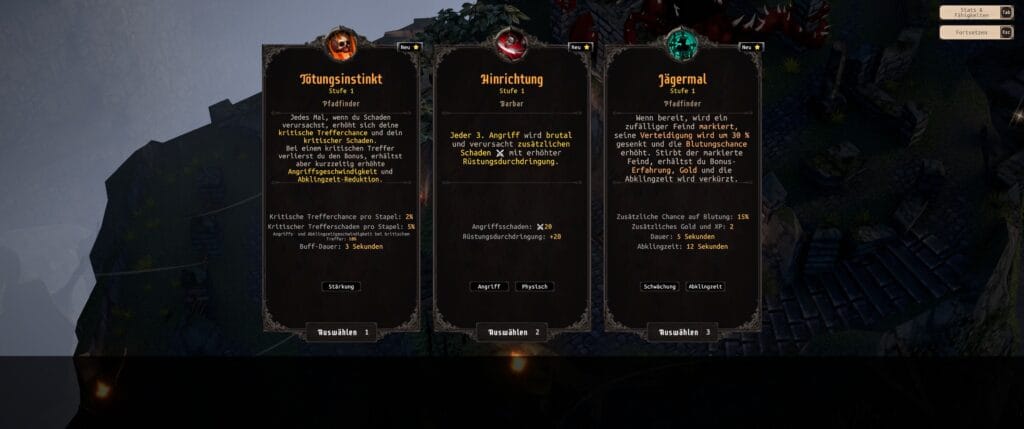Confirm Hinrichtung via its Auswählen button

point(512,332)
